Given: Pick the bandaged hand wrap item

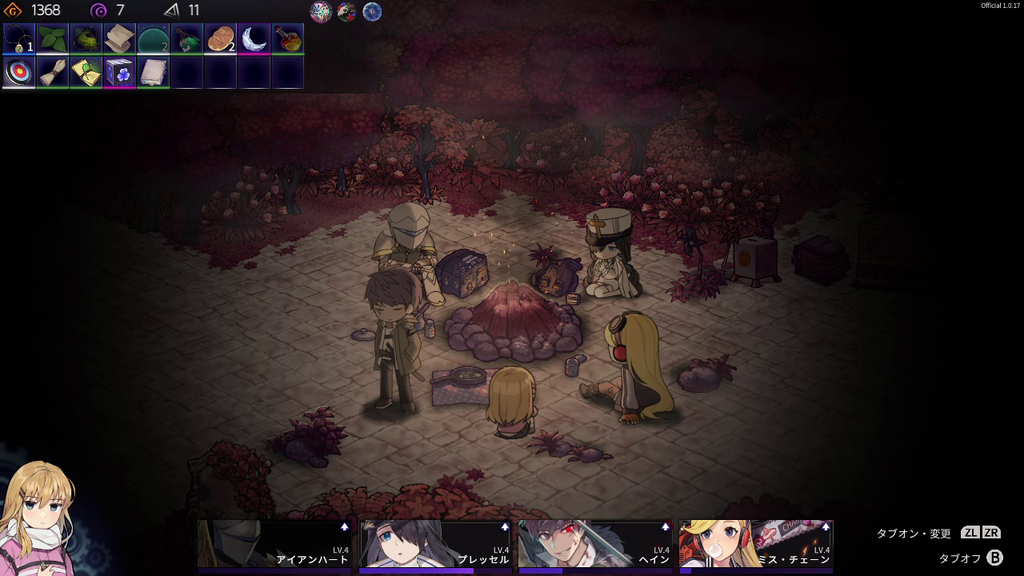Looking at the screenshot, I should [x=53, y=72].
